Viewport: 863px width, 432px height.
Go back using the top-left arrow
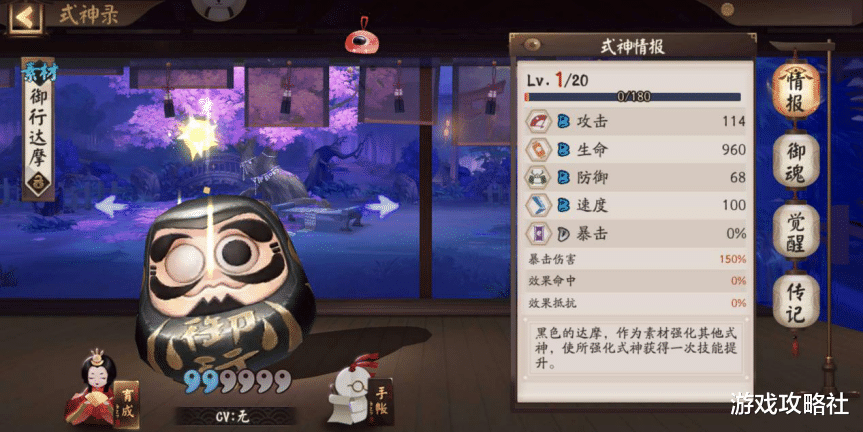click(x=27, y=16)
